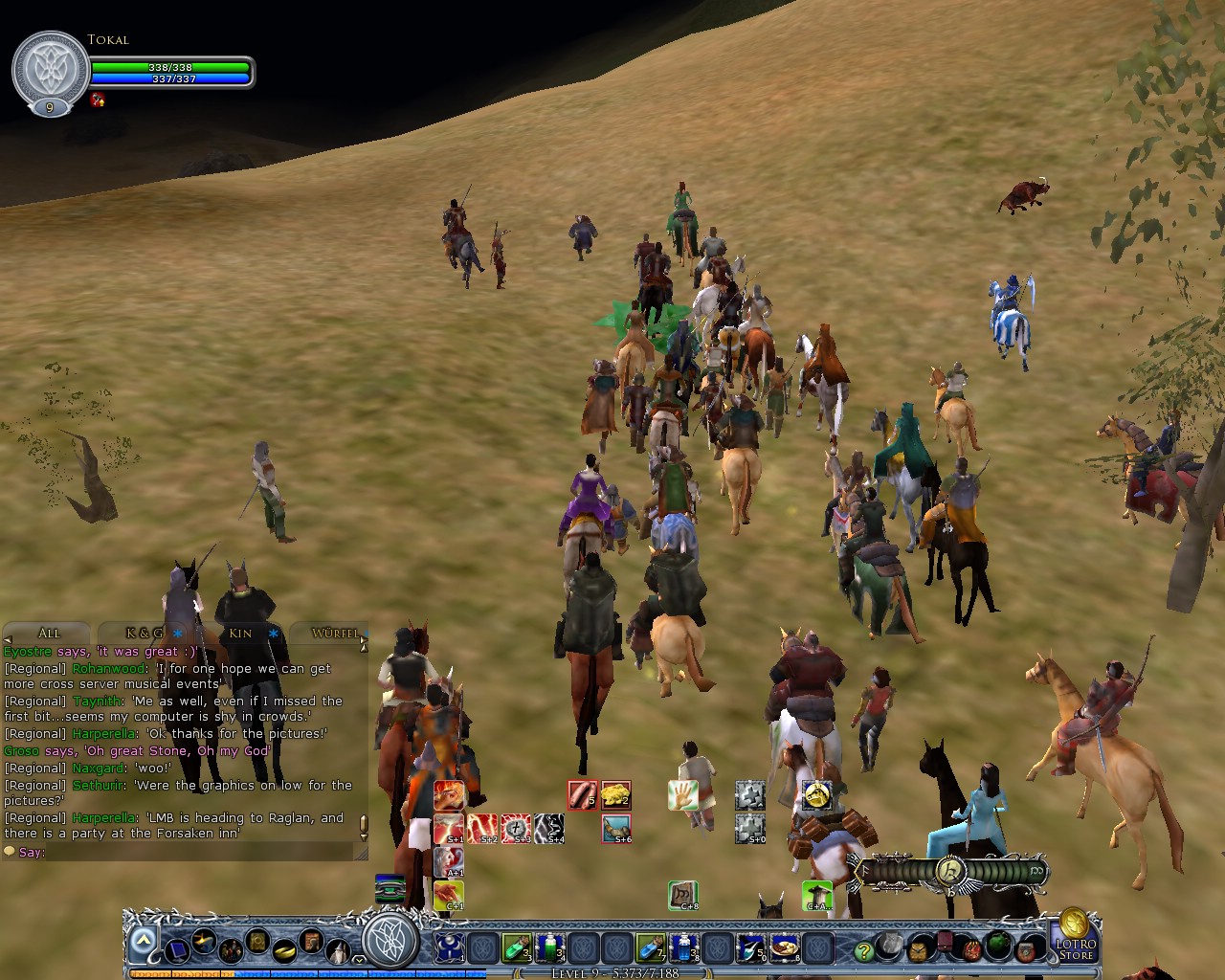Click the small yellow chevron under the toolbar

(358, 960)
